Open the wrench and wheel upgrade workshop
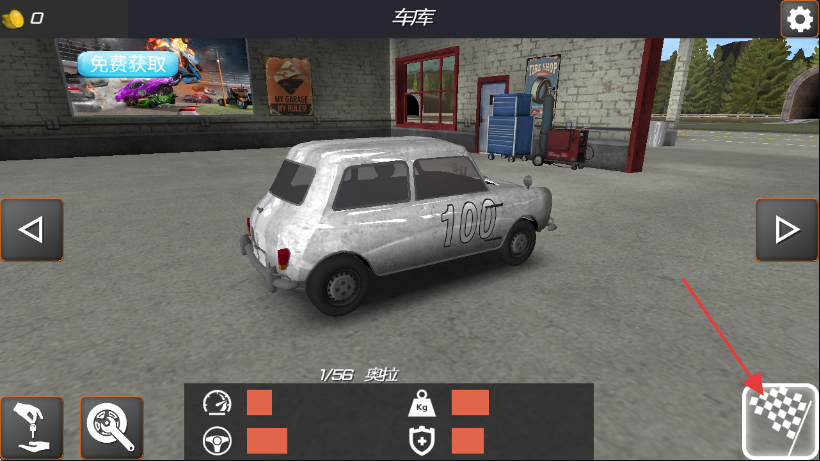The width and height of the screenshot is (820, 461). click(x=111, y=427)
